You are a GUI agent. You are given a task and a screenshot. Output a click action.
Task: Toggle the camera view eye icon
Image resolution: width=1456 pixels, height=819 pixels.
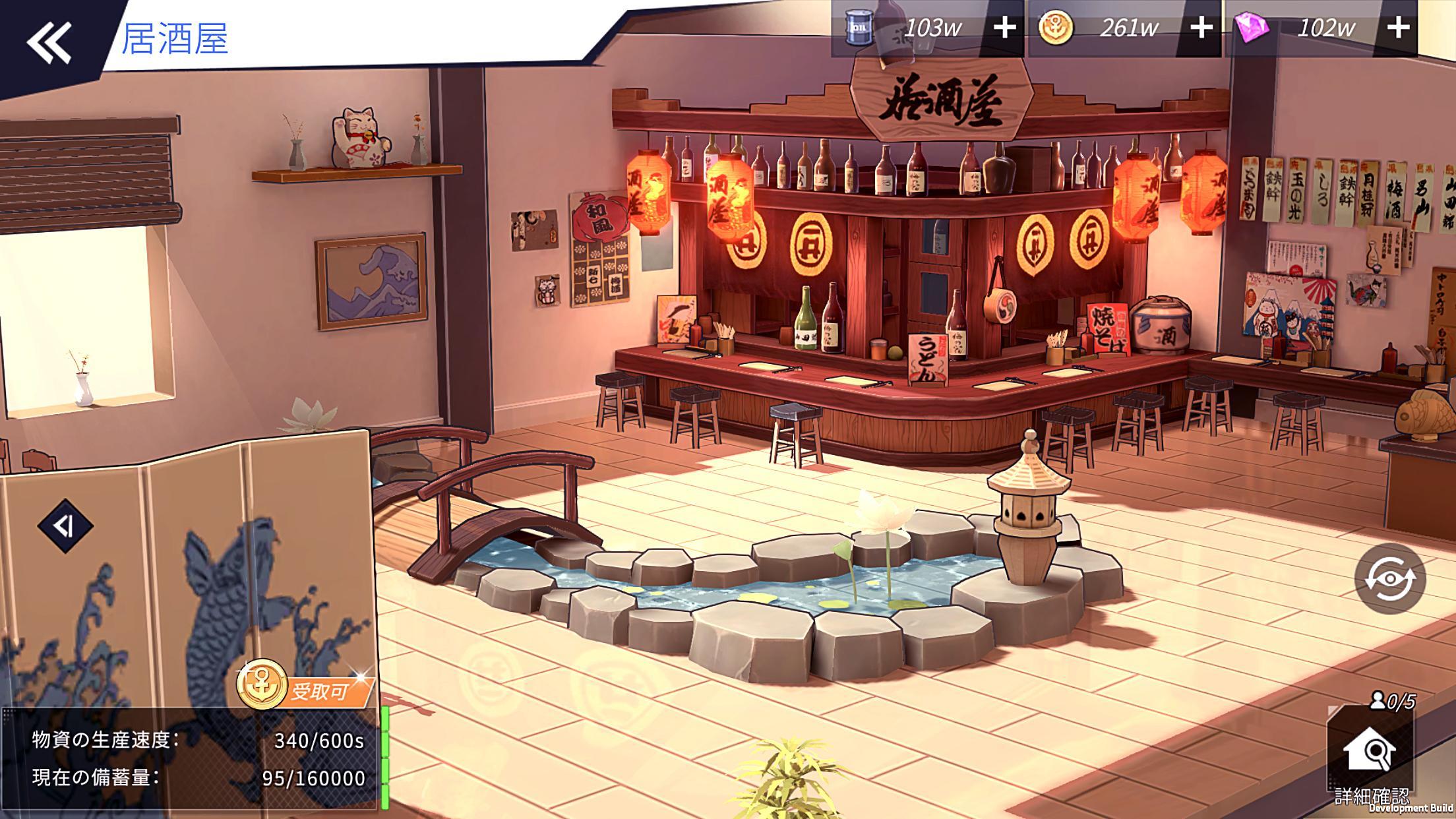(1389, 579)
